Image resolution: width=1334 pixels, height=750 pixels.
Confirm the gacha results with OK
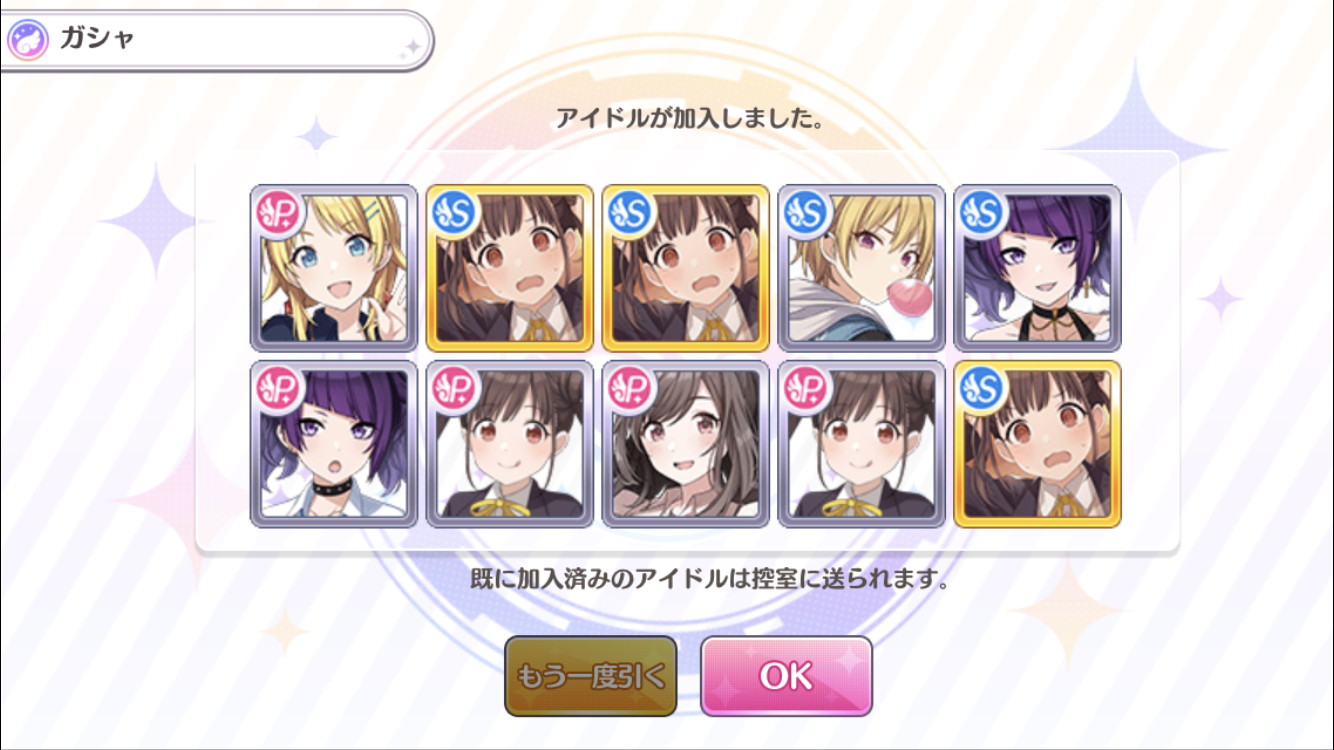point(786,677)
